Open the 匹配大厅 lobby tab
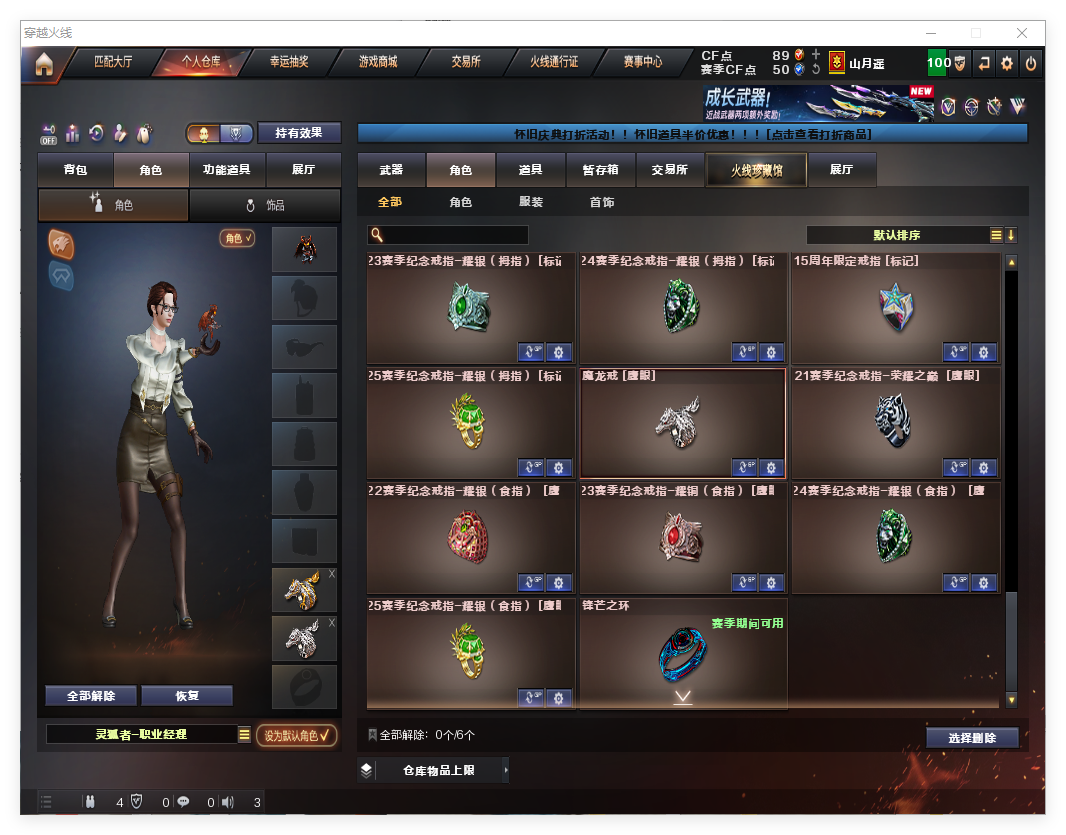 [x=113, y=62]
